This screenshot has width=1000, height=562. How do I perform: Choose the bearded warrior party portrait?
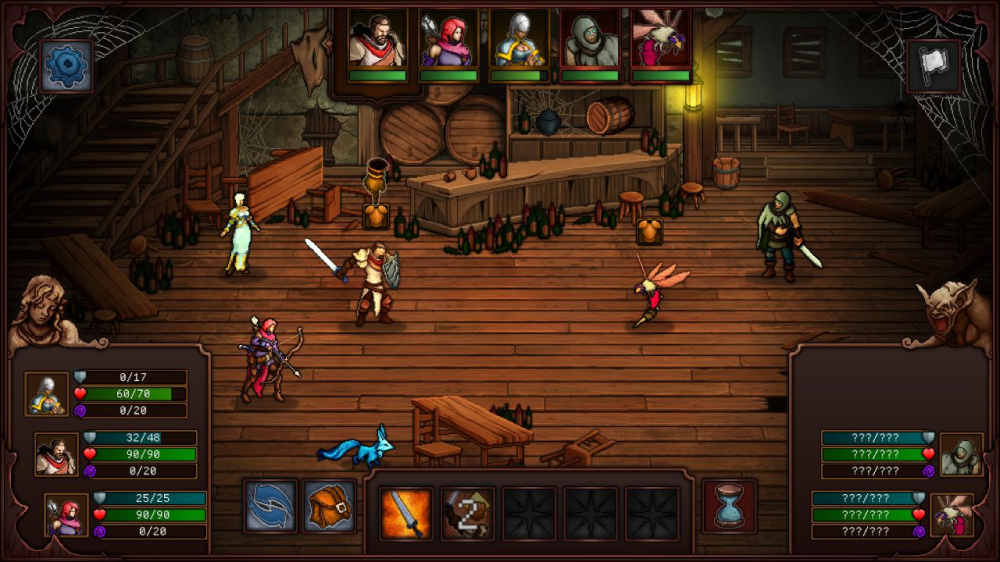point(56,454)
